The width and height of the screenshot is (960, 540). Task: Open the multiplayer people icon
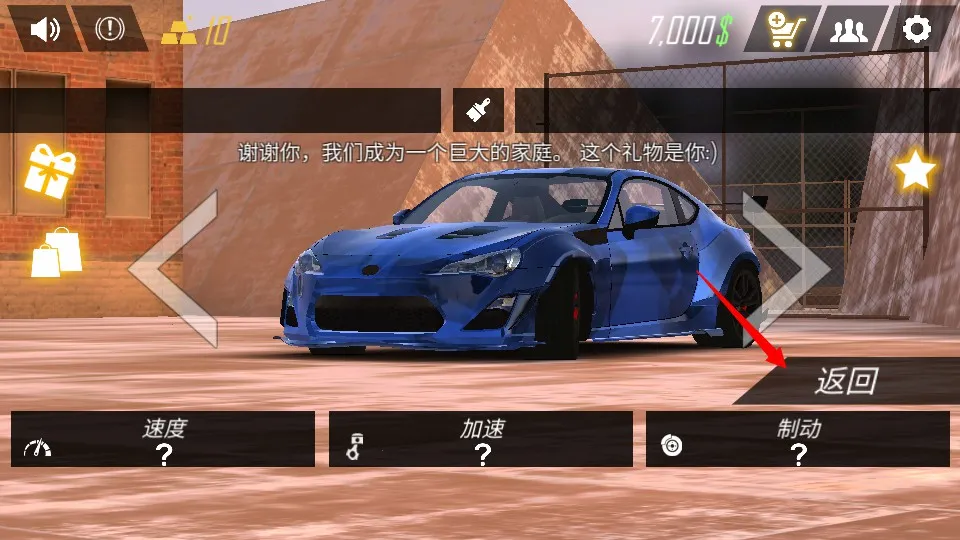(848, 29)
